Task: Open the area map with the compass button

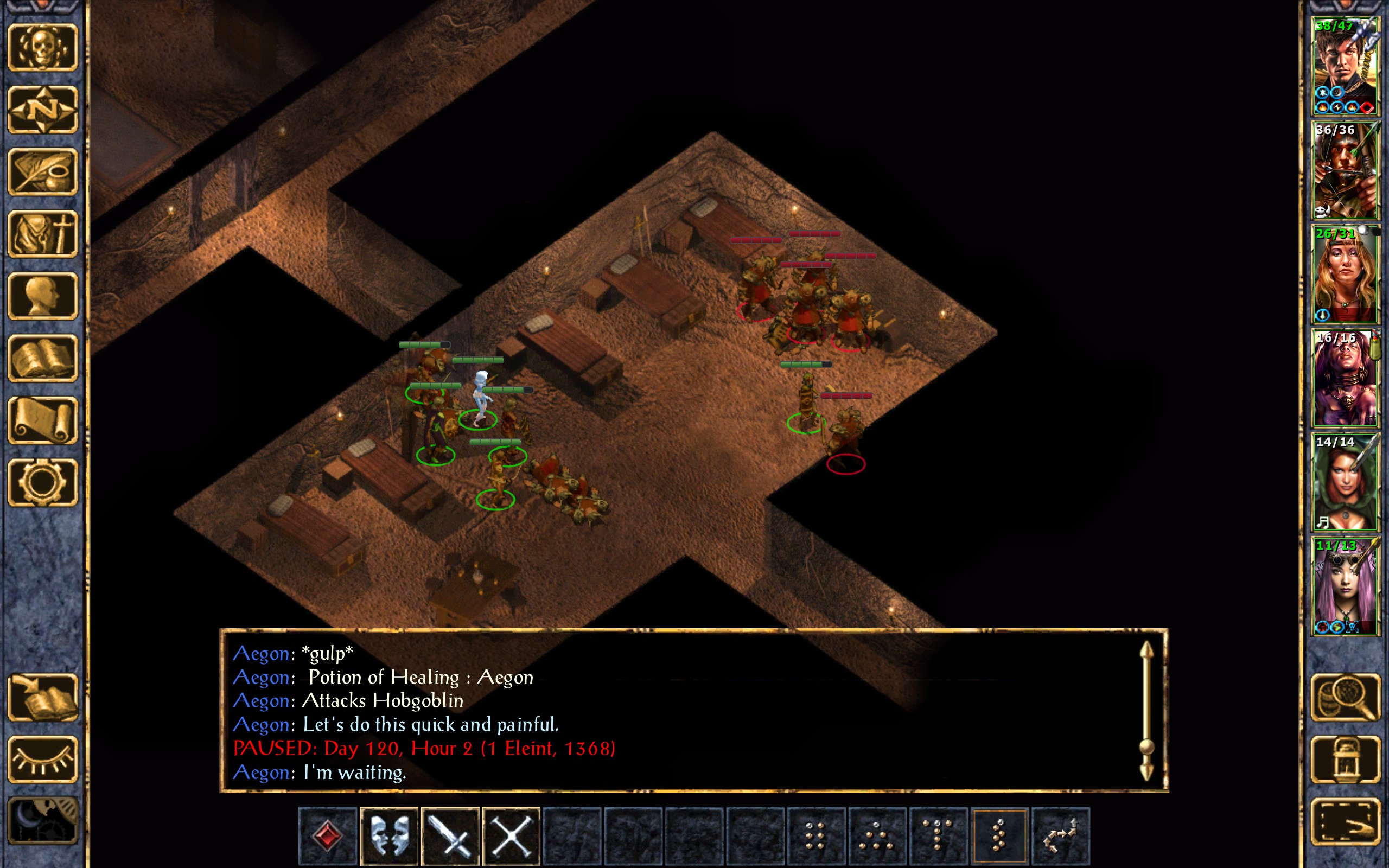Action: point(43,110)
